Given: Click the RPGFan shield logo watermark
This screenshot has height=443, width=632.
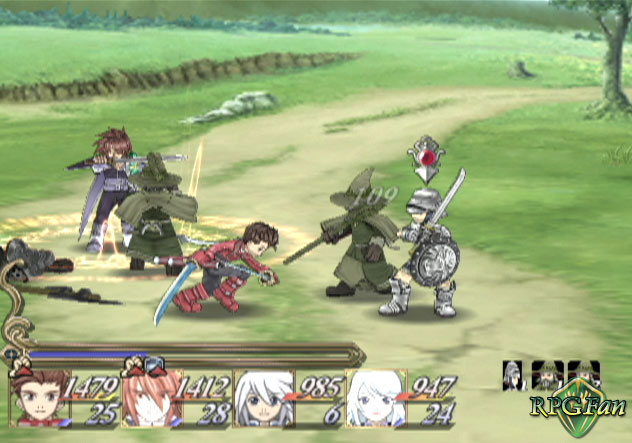Looking at the screenshot, I should click(578, 407).
